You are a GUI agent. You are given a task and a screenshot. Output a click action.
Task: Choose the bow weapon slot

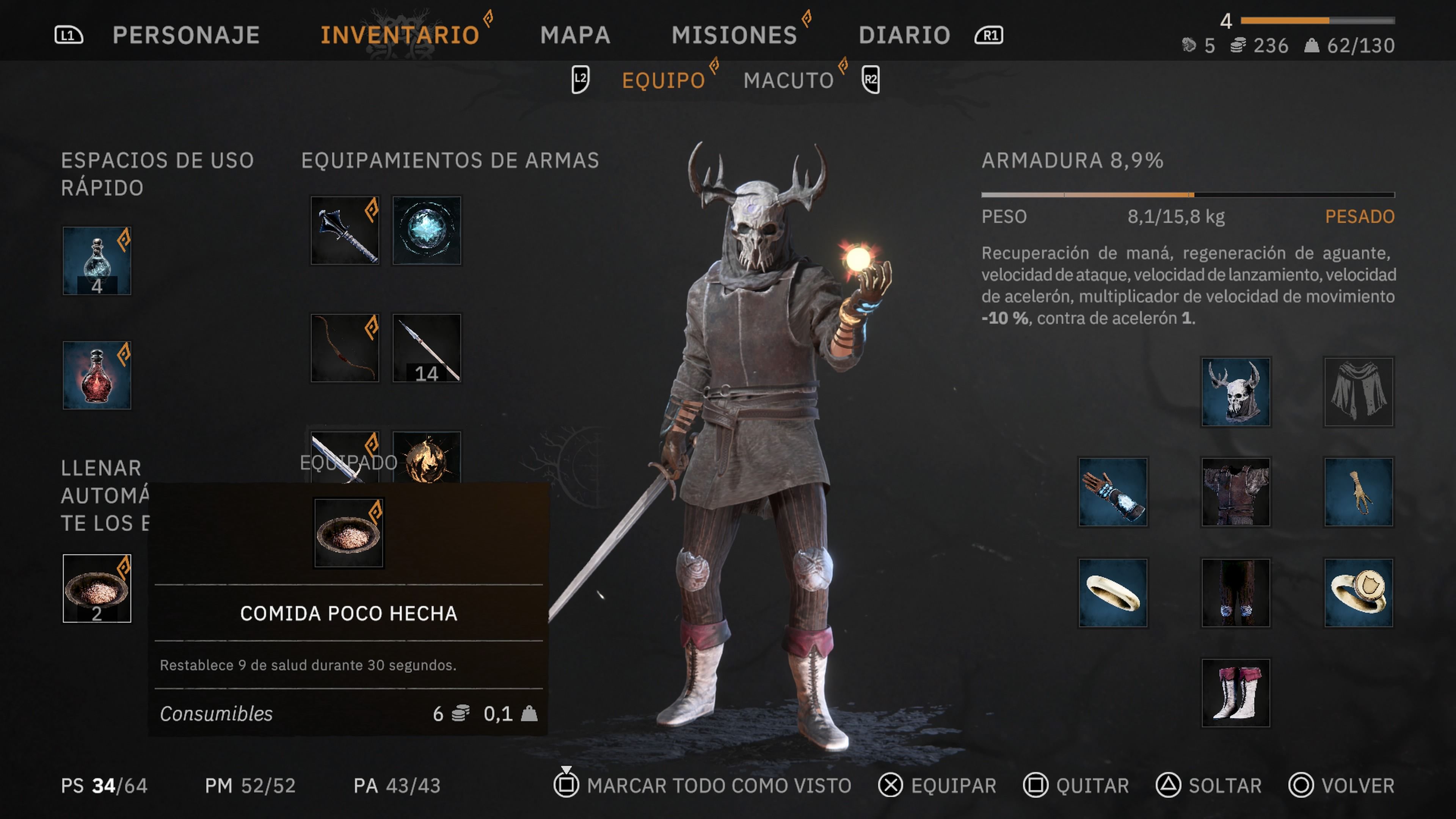point(345,348)
